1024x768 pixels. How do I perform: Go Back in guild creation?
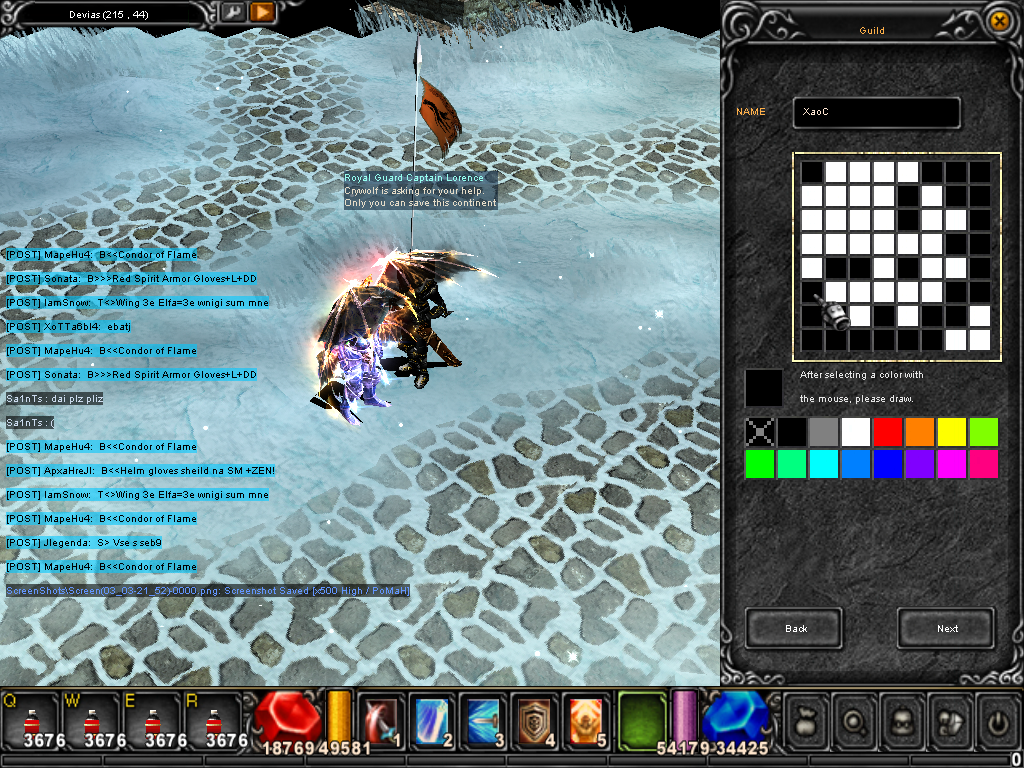coord(794,628)
